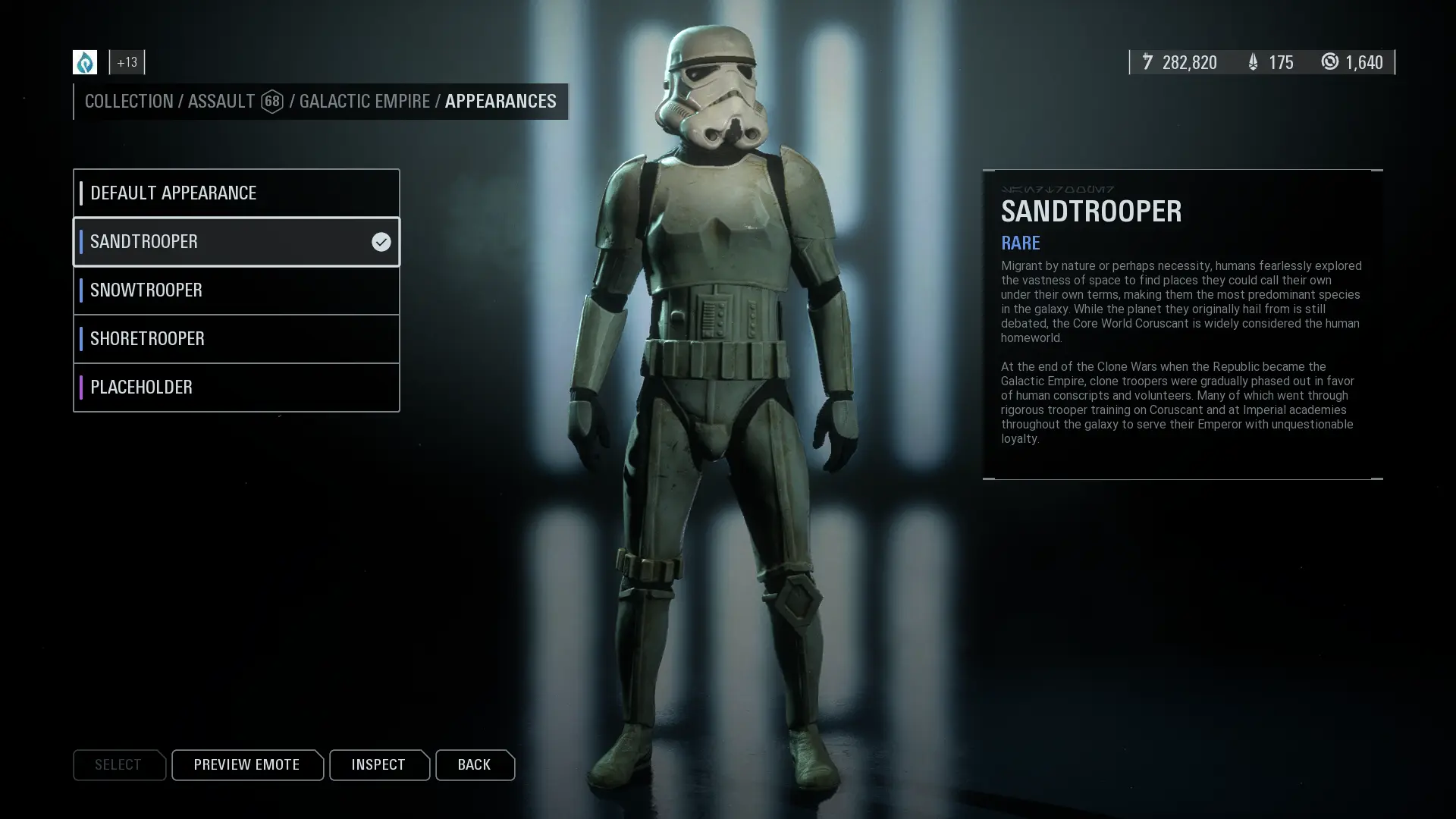
Task: Pick the Snowtrooper appearance
Action: tap(236, 290)
